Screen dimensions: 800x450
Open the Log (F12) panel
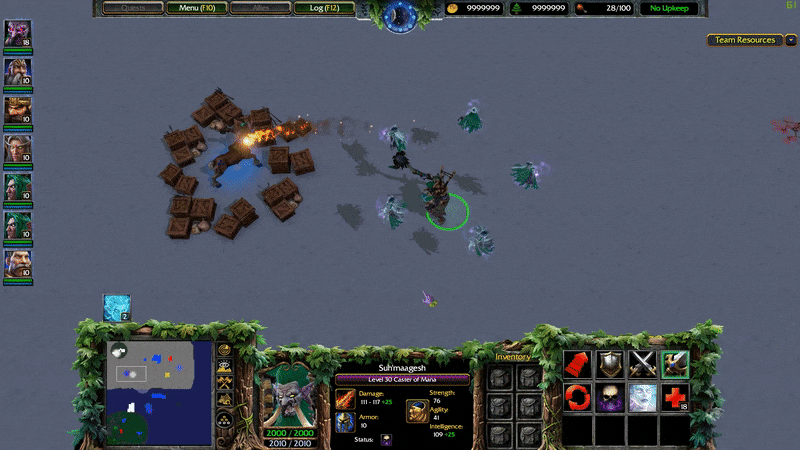pyautogui.click(x=323, y=8)
